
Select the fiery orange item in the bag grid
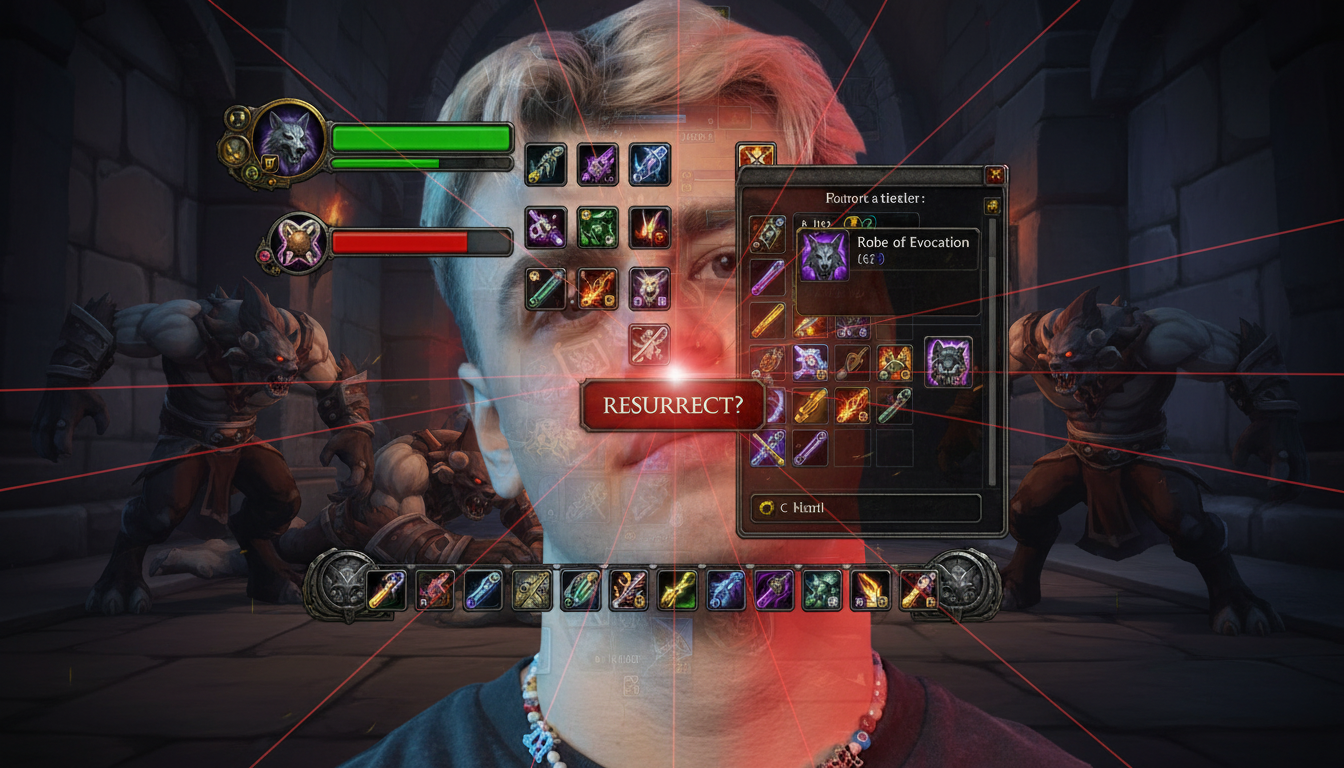tap(852, 405)
